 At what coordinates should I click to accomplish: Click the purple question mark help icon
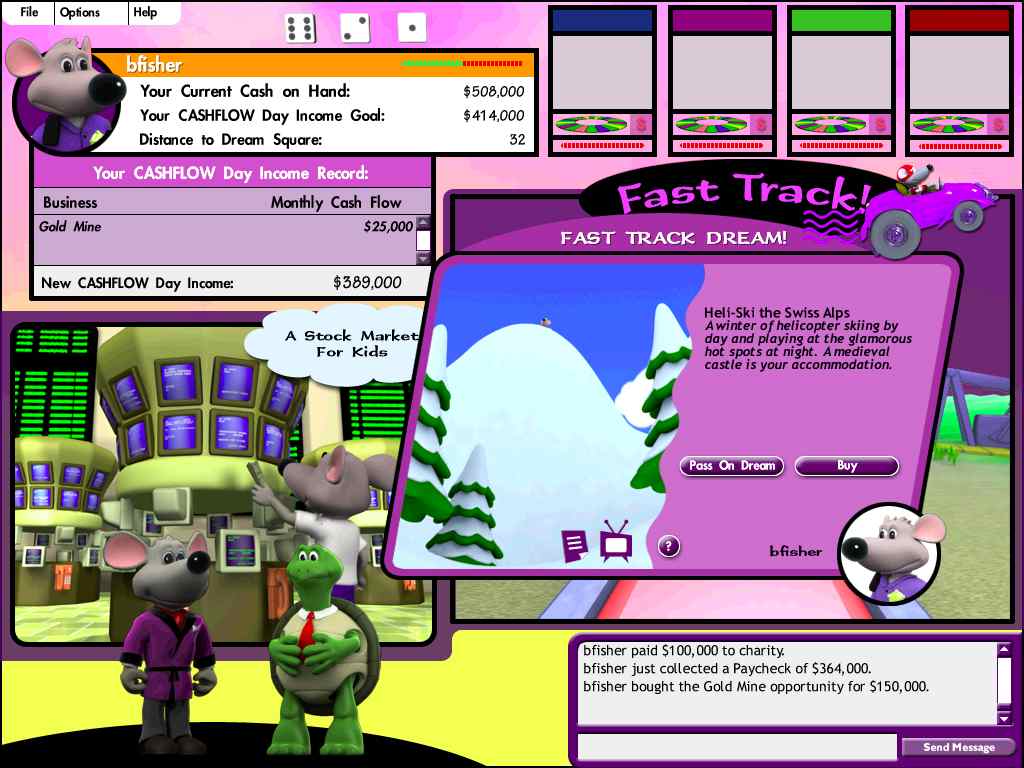click(x=669, y=546)
